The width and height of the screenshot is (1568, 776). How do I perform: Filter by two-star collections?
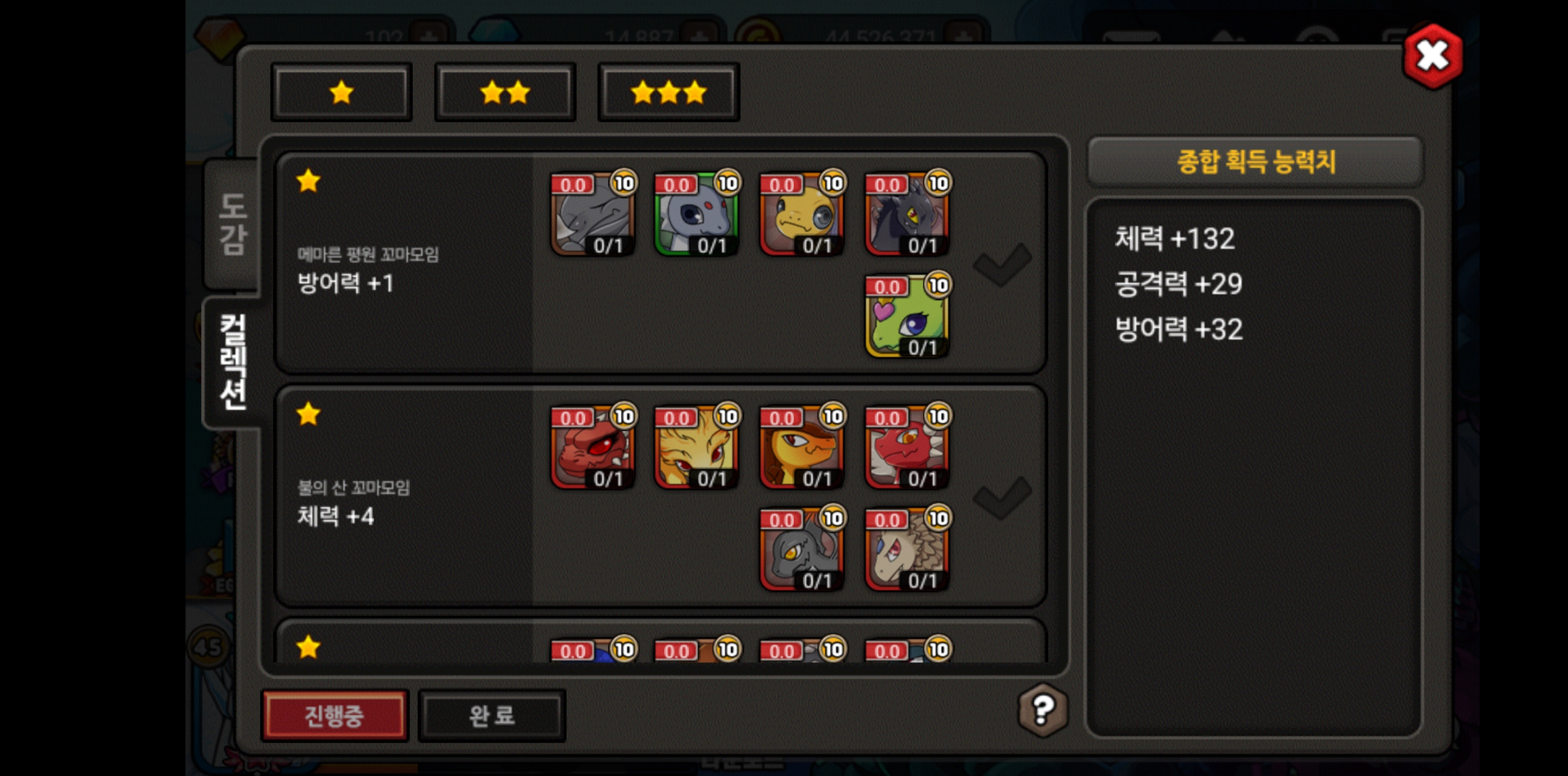505,93
